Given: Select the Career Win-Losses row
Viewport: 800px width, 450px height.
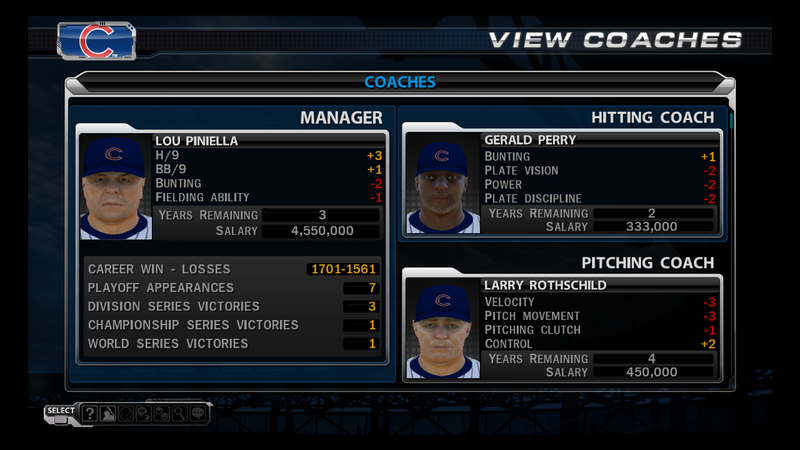Looking at the screenshot, I should pos(232,269).
